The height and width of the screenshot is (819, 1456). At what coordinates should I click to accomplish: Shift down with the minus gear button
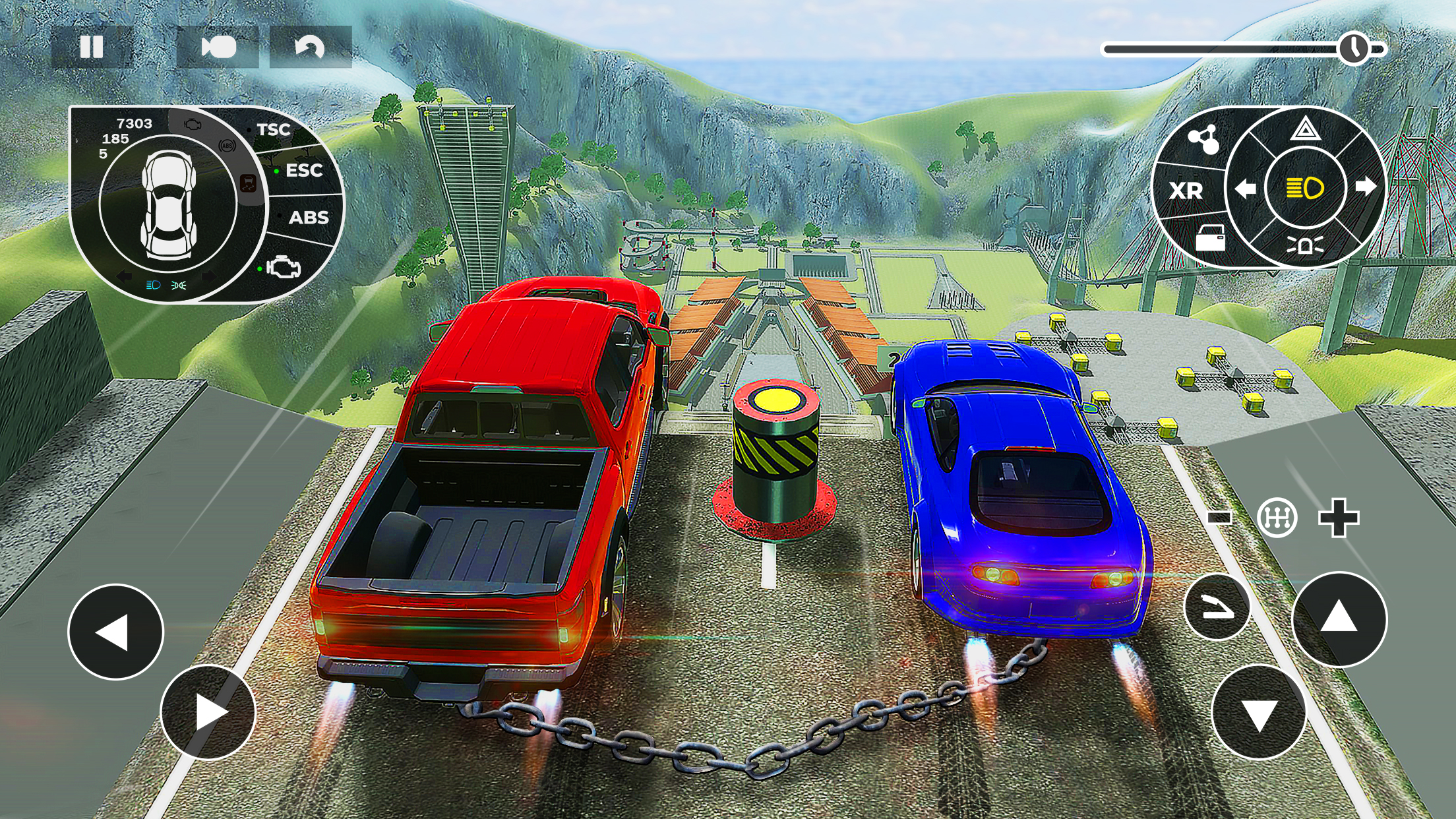(1219, 518)
